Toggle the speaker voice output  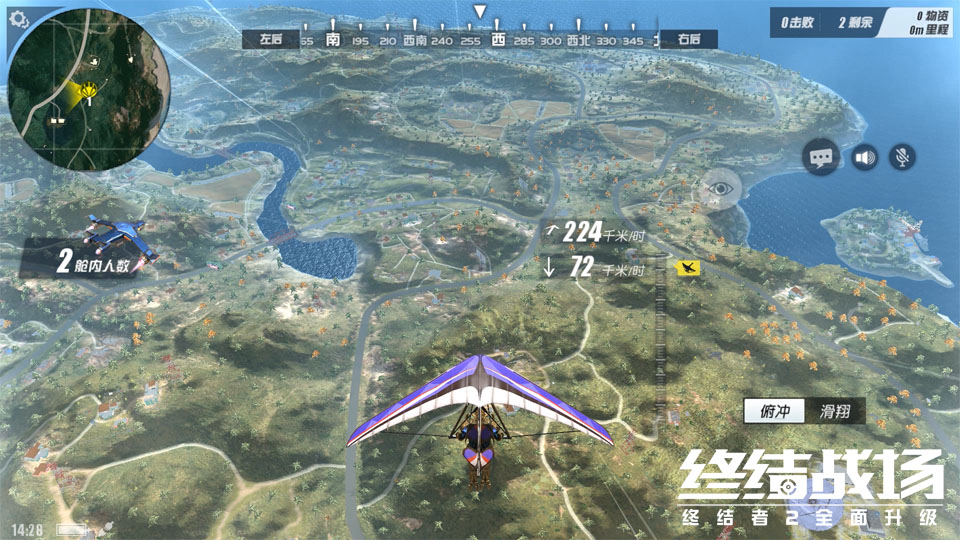864,157
